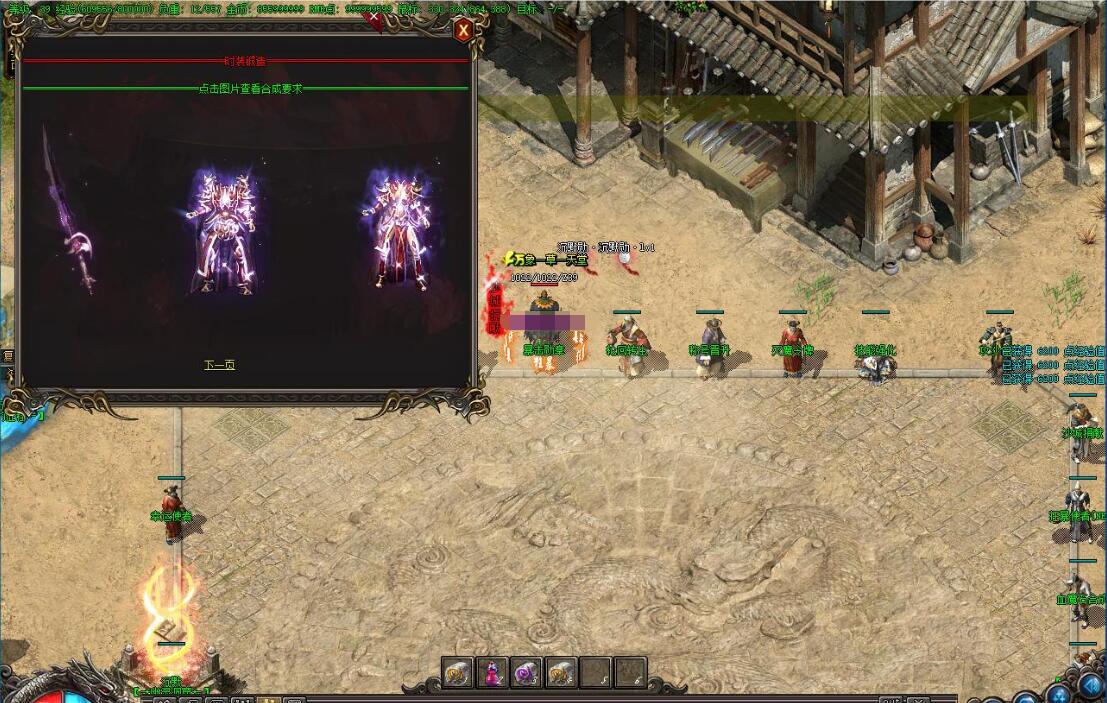The image size is (1107, 703).
Task: Use the purple scroll in the hotbar
Action: pyautogui.click(x=527, y=673)
